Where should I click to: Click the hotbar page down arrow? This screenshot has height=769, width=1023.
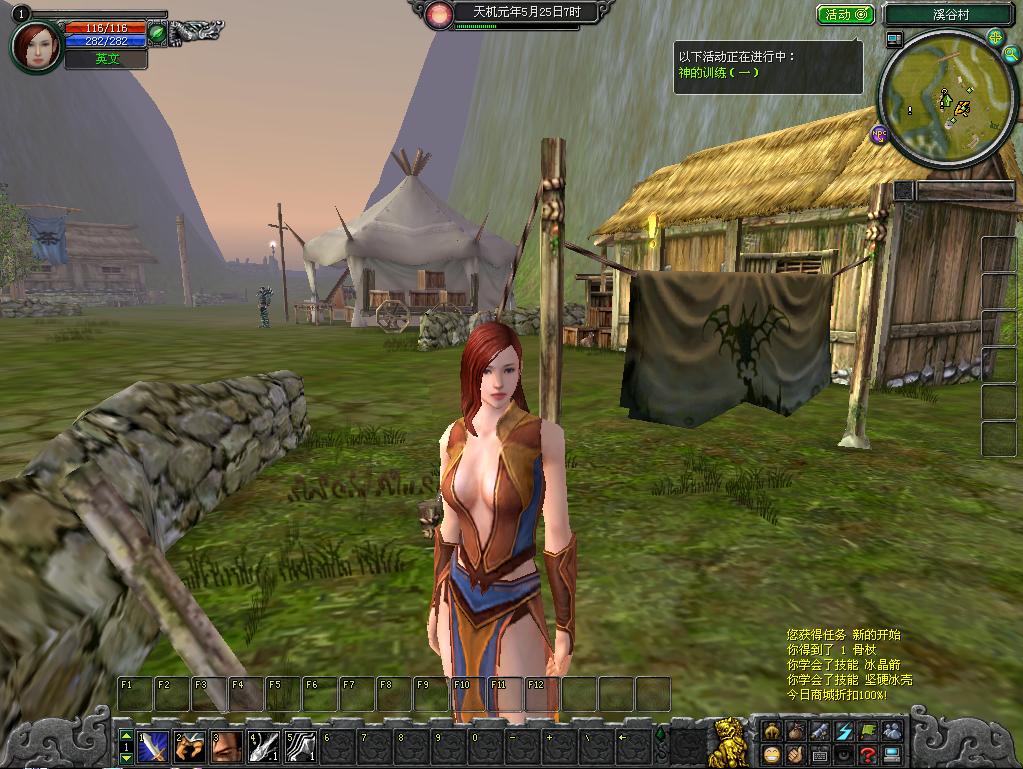(126, 759)
